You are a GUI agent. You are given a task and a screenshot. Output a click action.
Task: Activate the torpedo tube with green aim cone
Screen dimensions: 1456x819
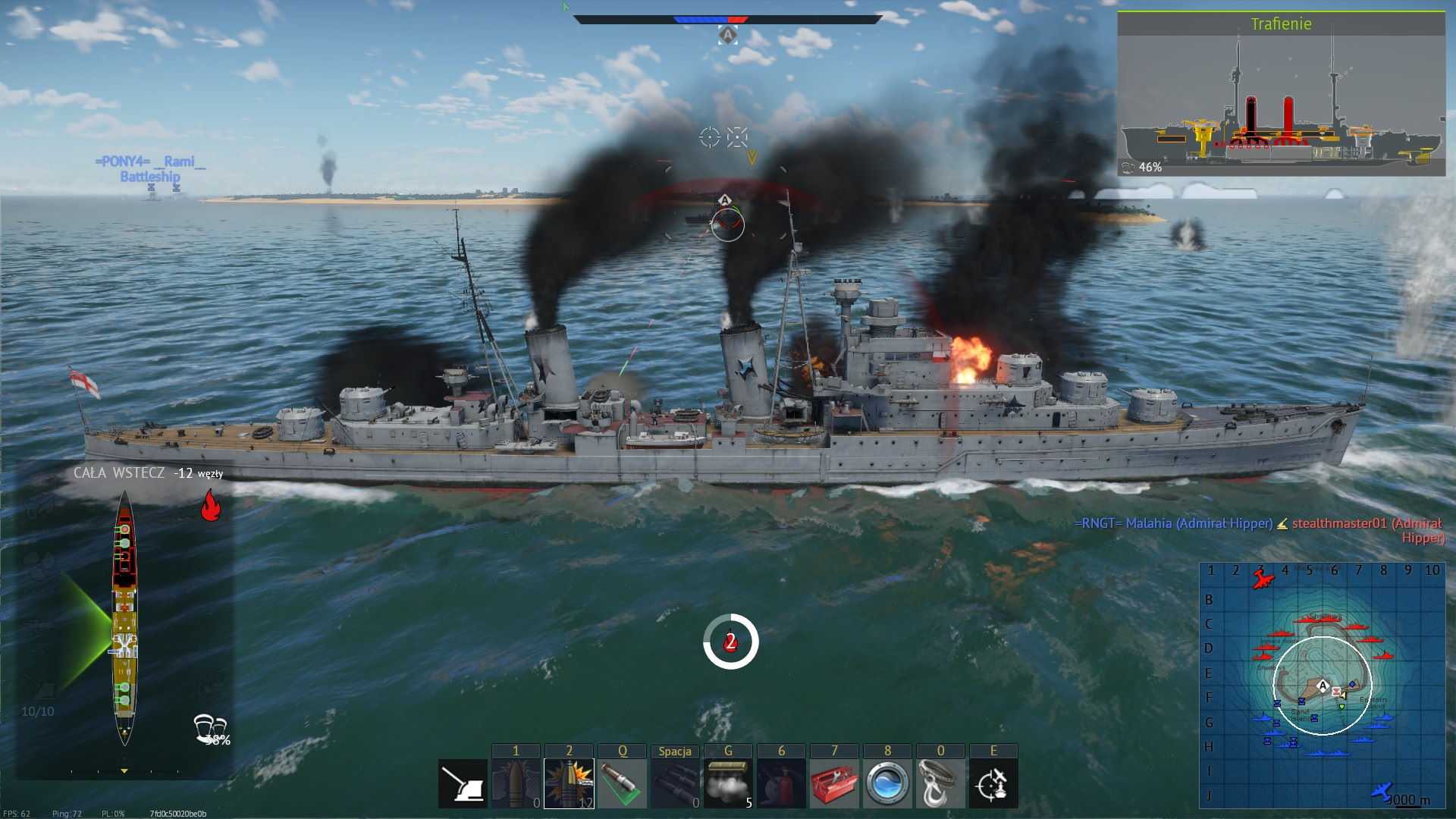pos(622,784)
